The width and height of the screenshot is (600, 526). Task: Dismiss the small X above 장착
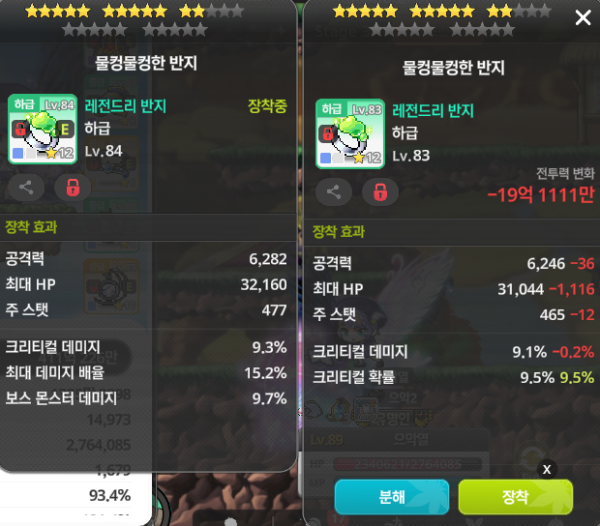(547, 468)
